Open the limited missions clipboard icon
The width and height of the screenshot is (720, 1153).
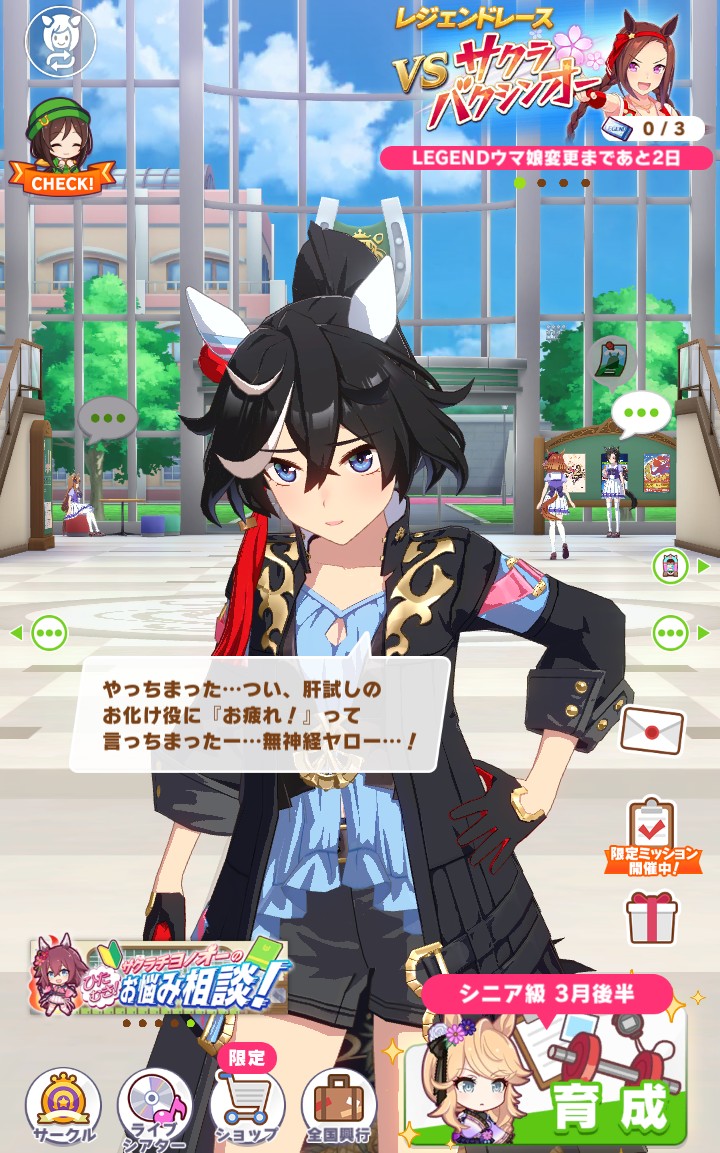pos(651,832)
